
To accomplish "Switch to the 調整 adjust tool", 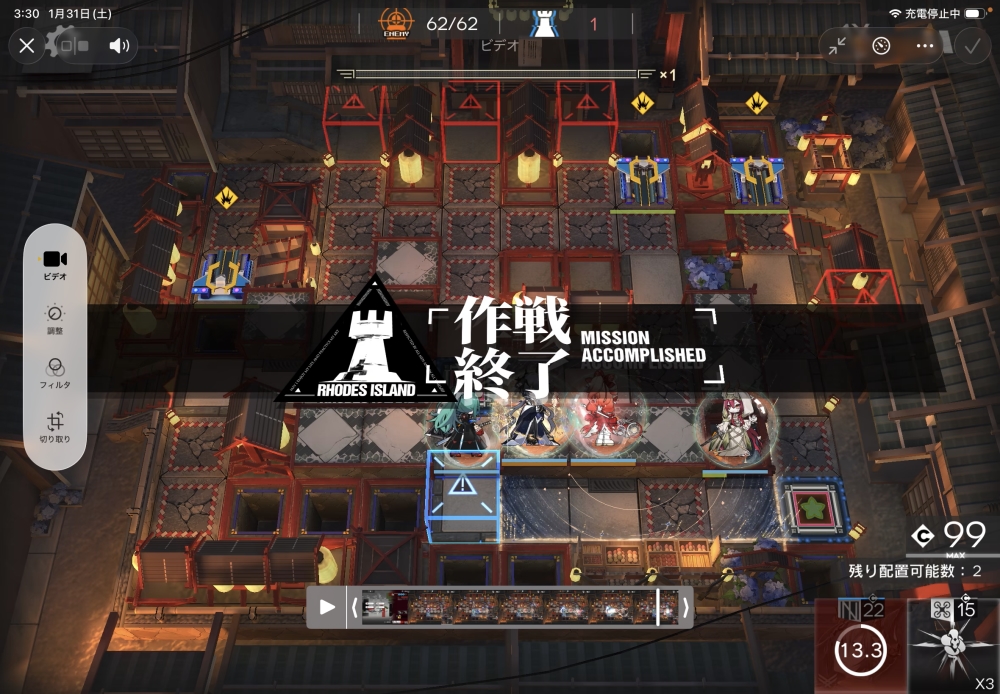I will coord(55,319).
